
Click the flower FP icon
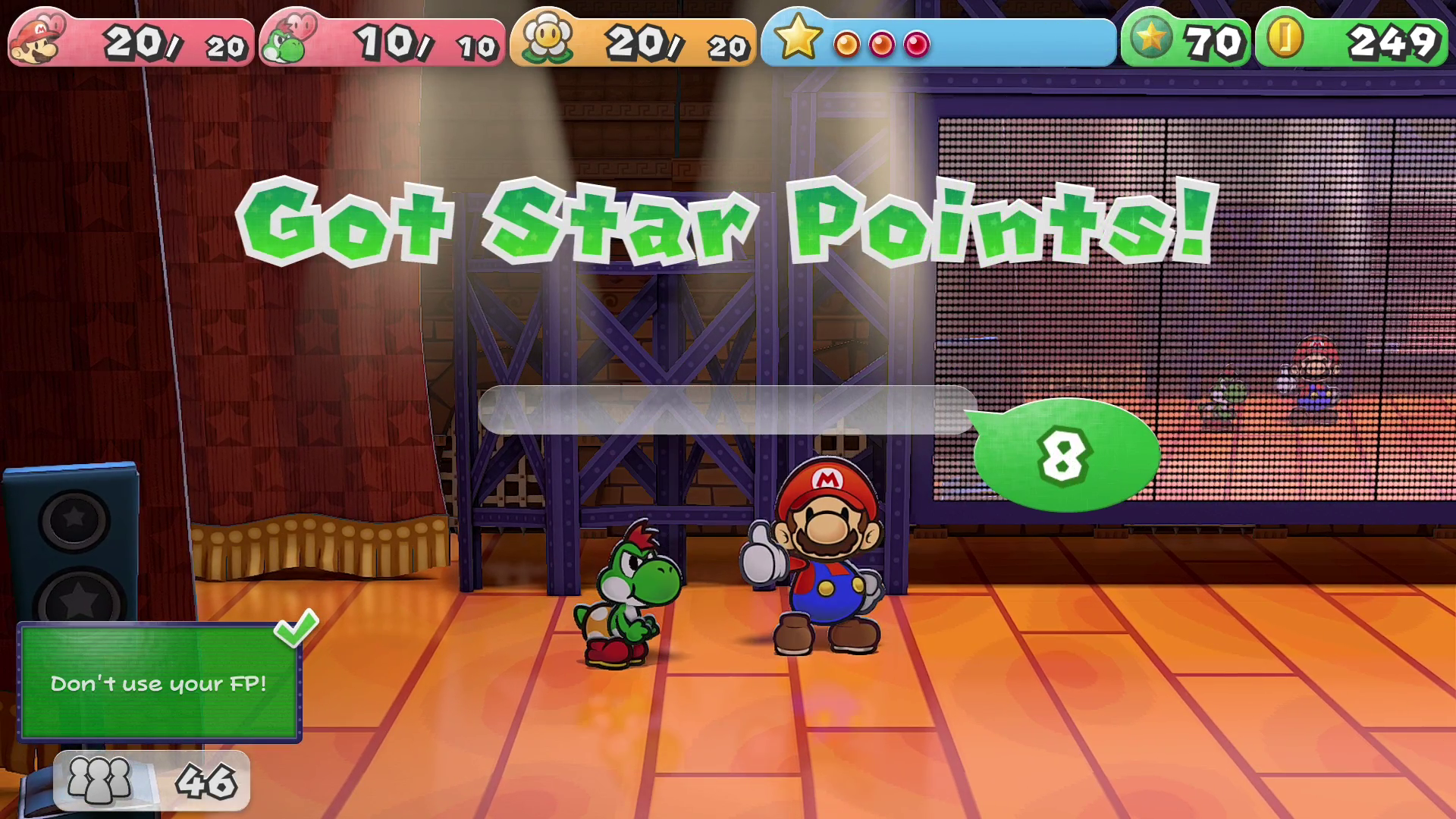point(548,38)
